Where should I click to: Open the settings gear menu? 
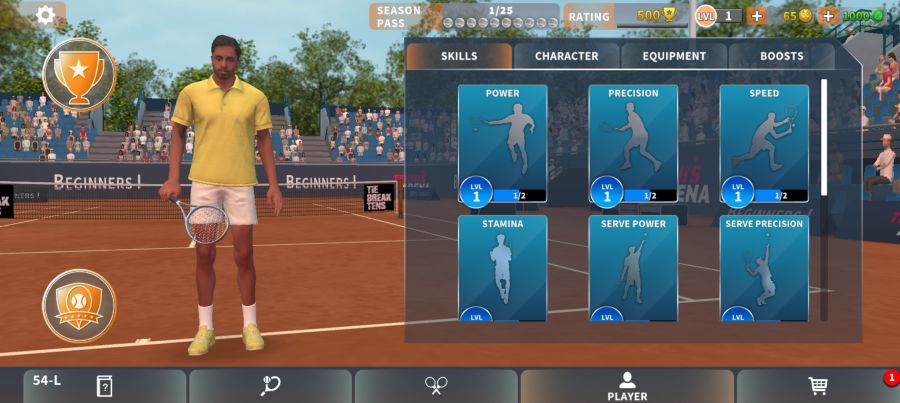pyautogui.click(x=45, y=15)
